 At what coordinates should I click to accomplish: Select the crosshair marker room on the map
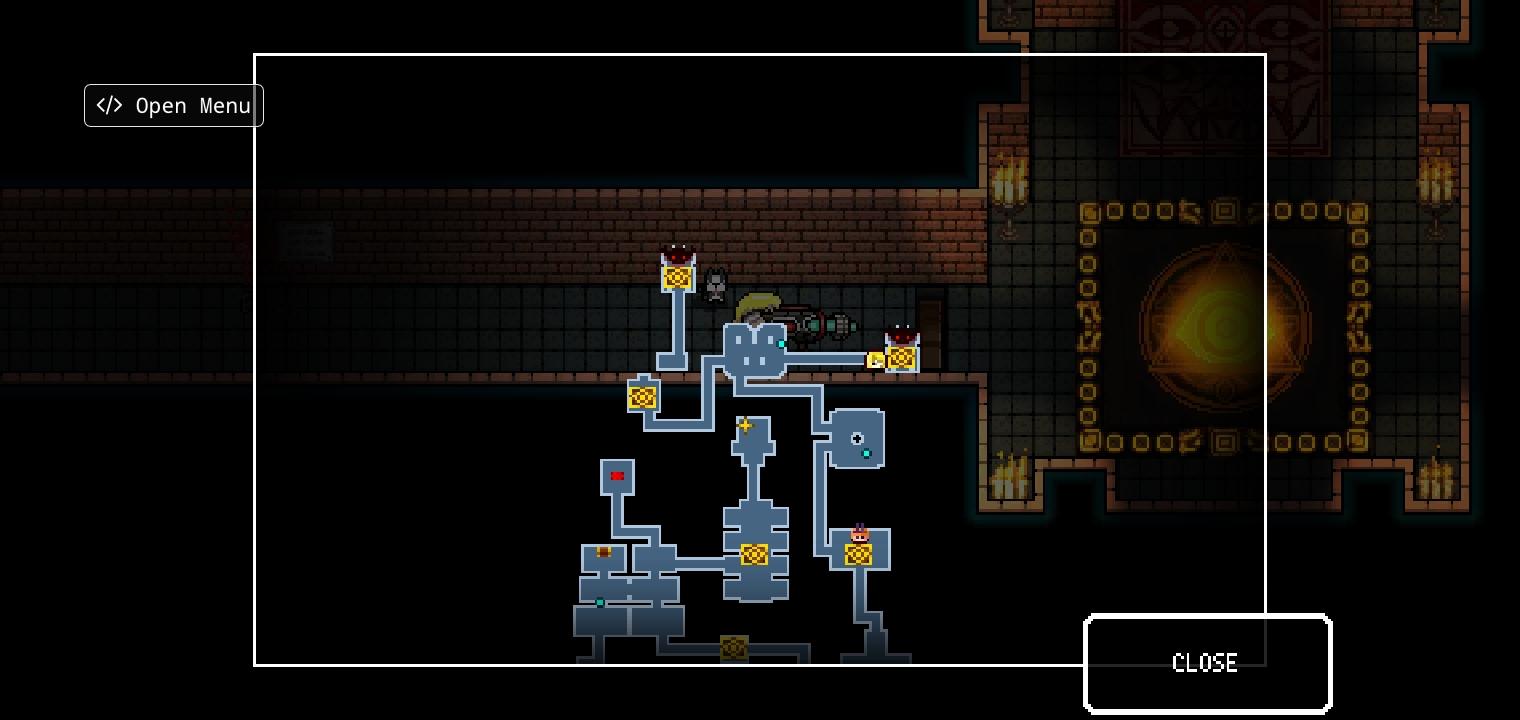(857, 438)
